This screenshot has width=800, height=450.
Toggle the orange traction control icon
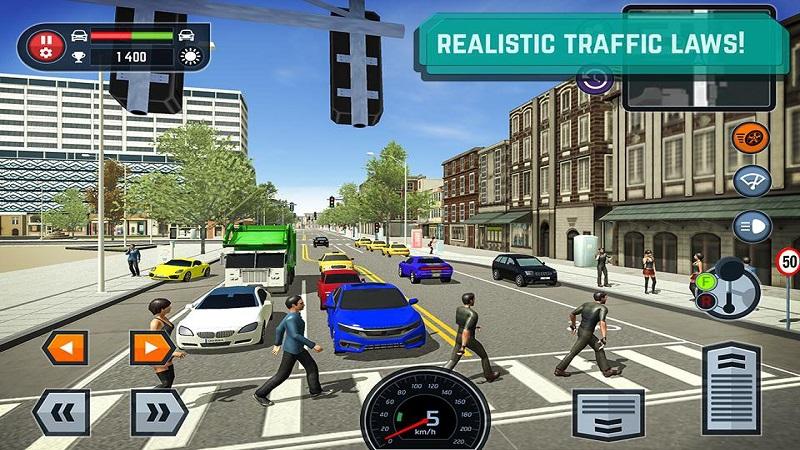point(750,137)
